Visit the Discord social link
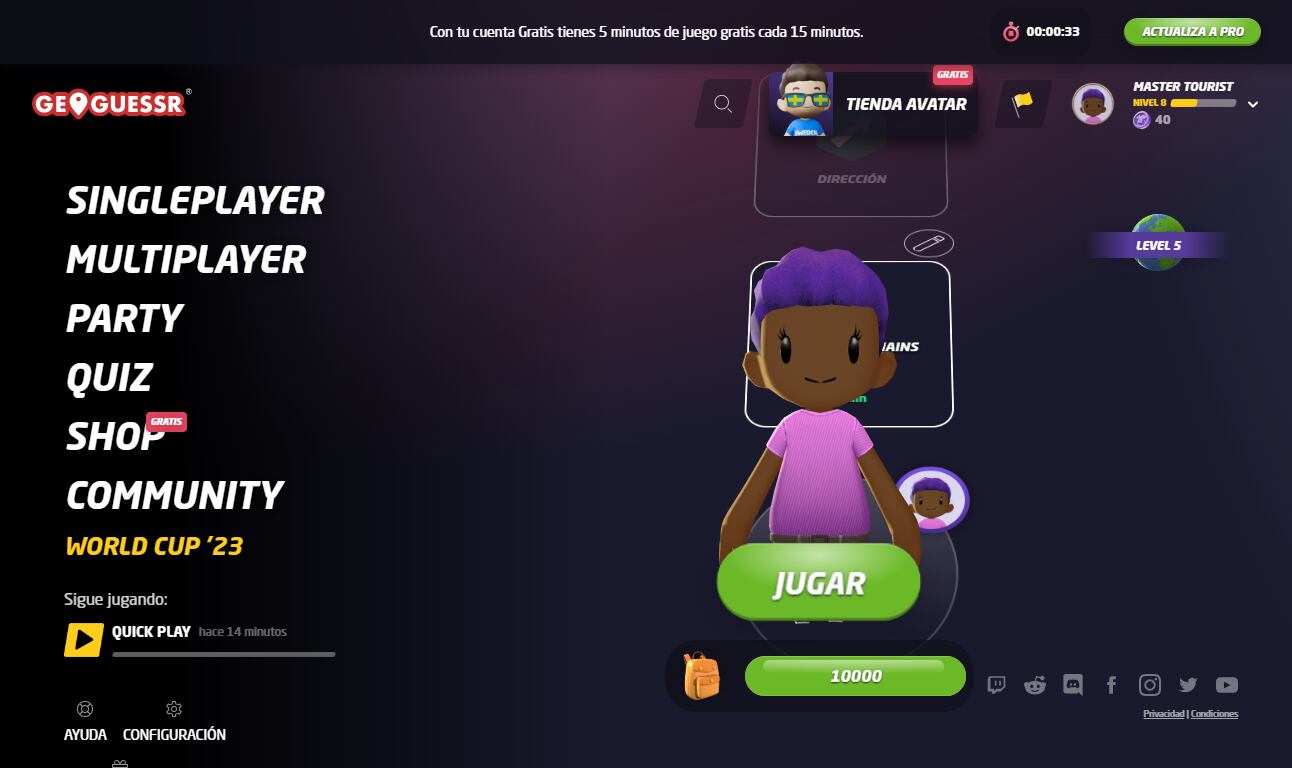The height and width of the screenshot is (768, 1292). point(1073,685)
